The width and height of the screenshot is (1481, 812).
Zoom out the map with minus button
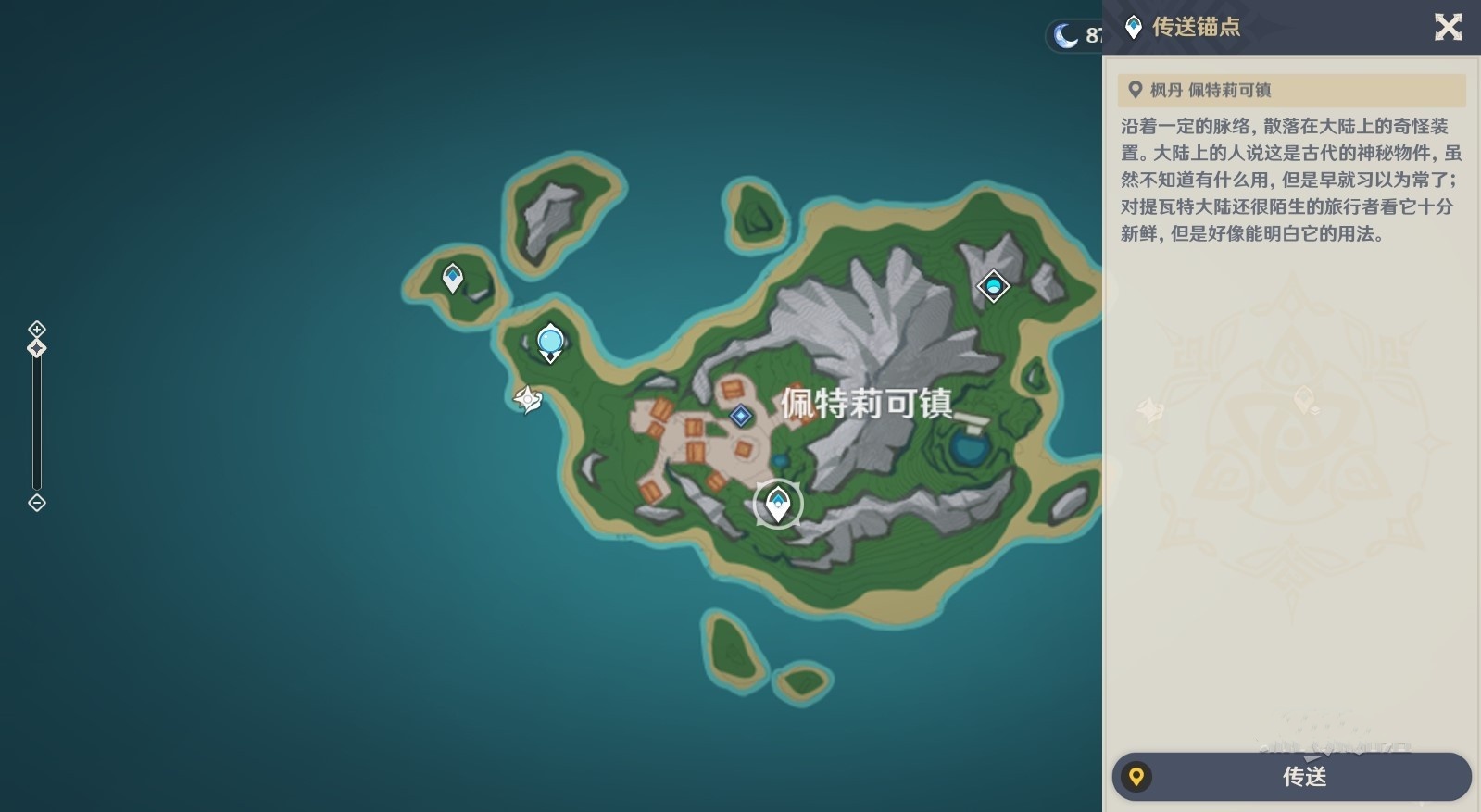[x=37, y=503]
